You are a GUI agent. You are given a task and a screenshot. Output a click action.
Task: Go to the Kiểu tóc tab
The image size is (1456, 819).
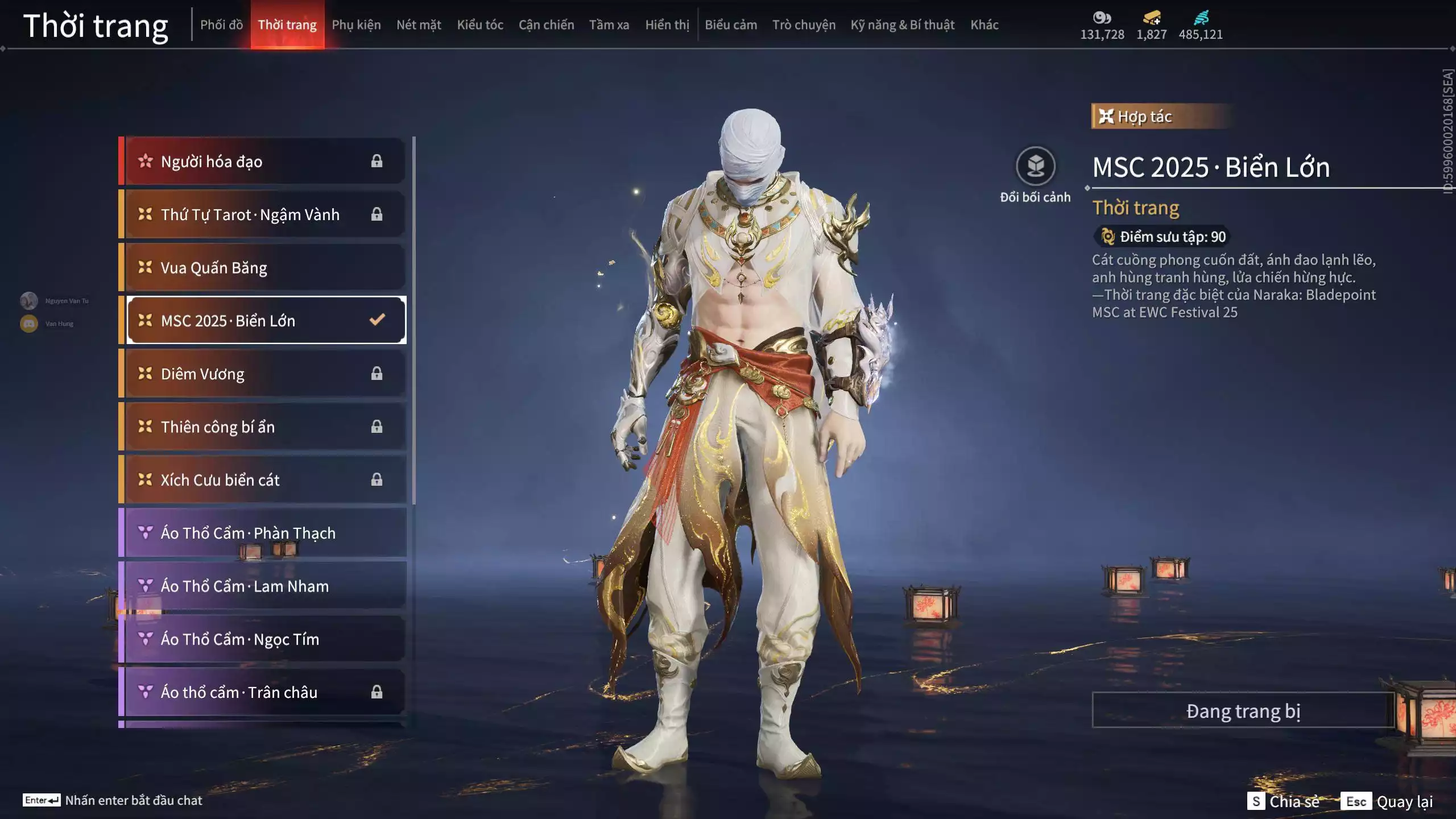[480, 25]
